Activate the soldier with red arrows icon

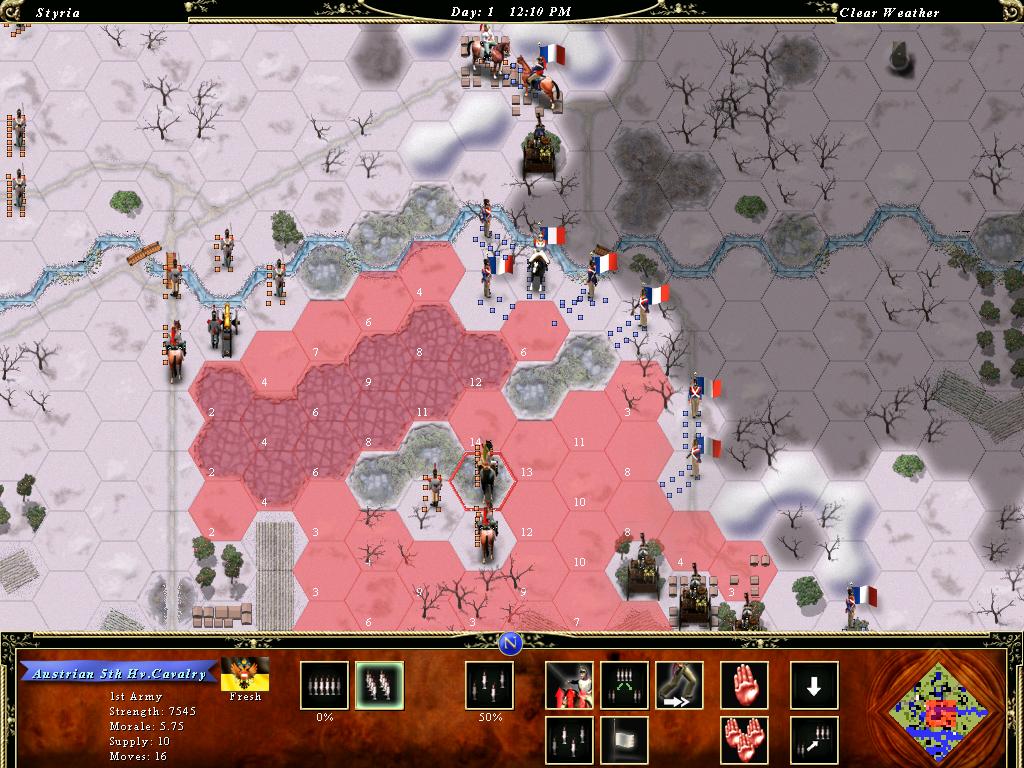(x=569, y=686)
